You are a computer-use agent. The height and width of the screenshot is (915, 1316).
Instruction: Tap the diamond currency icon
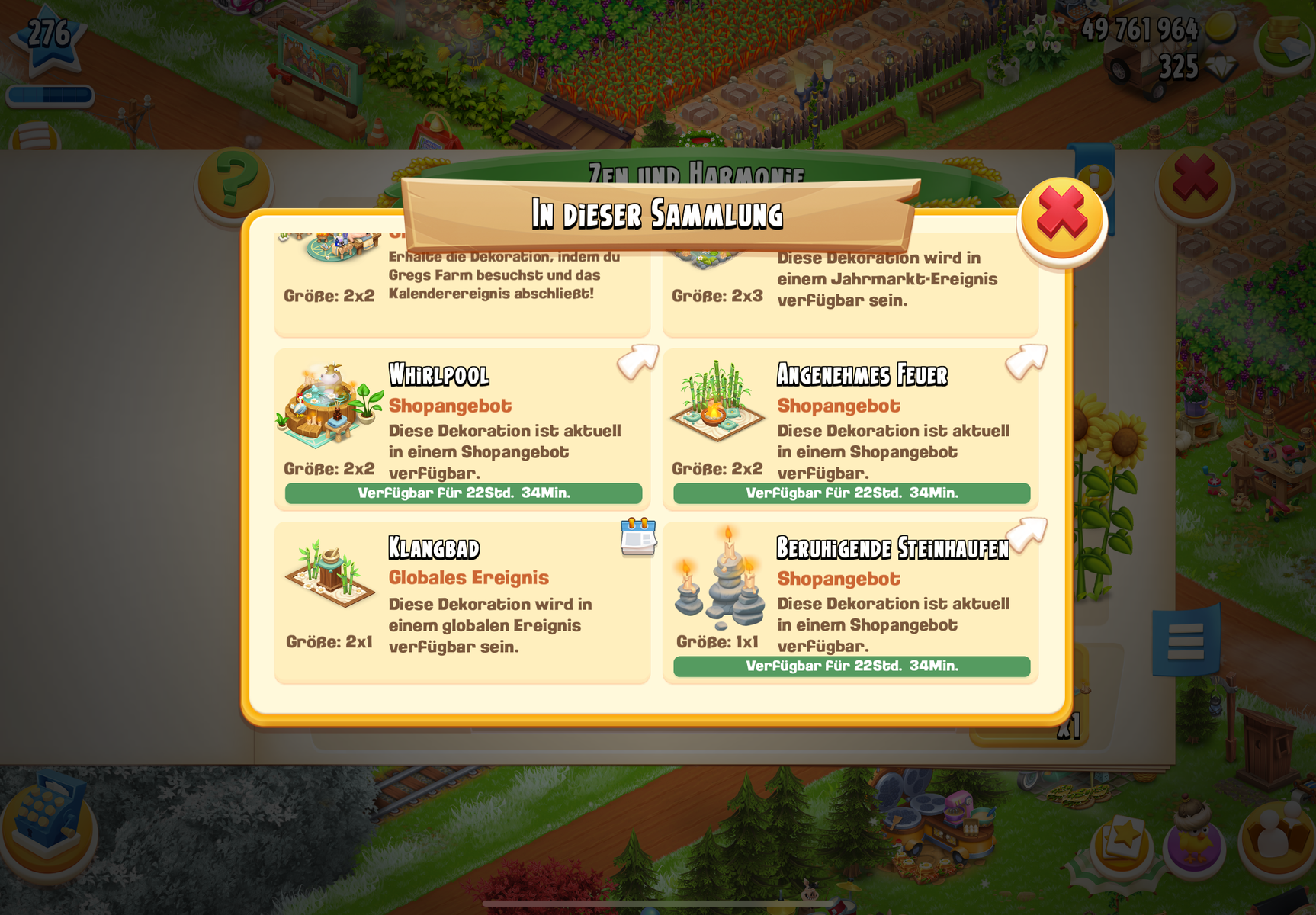1220,69
